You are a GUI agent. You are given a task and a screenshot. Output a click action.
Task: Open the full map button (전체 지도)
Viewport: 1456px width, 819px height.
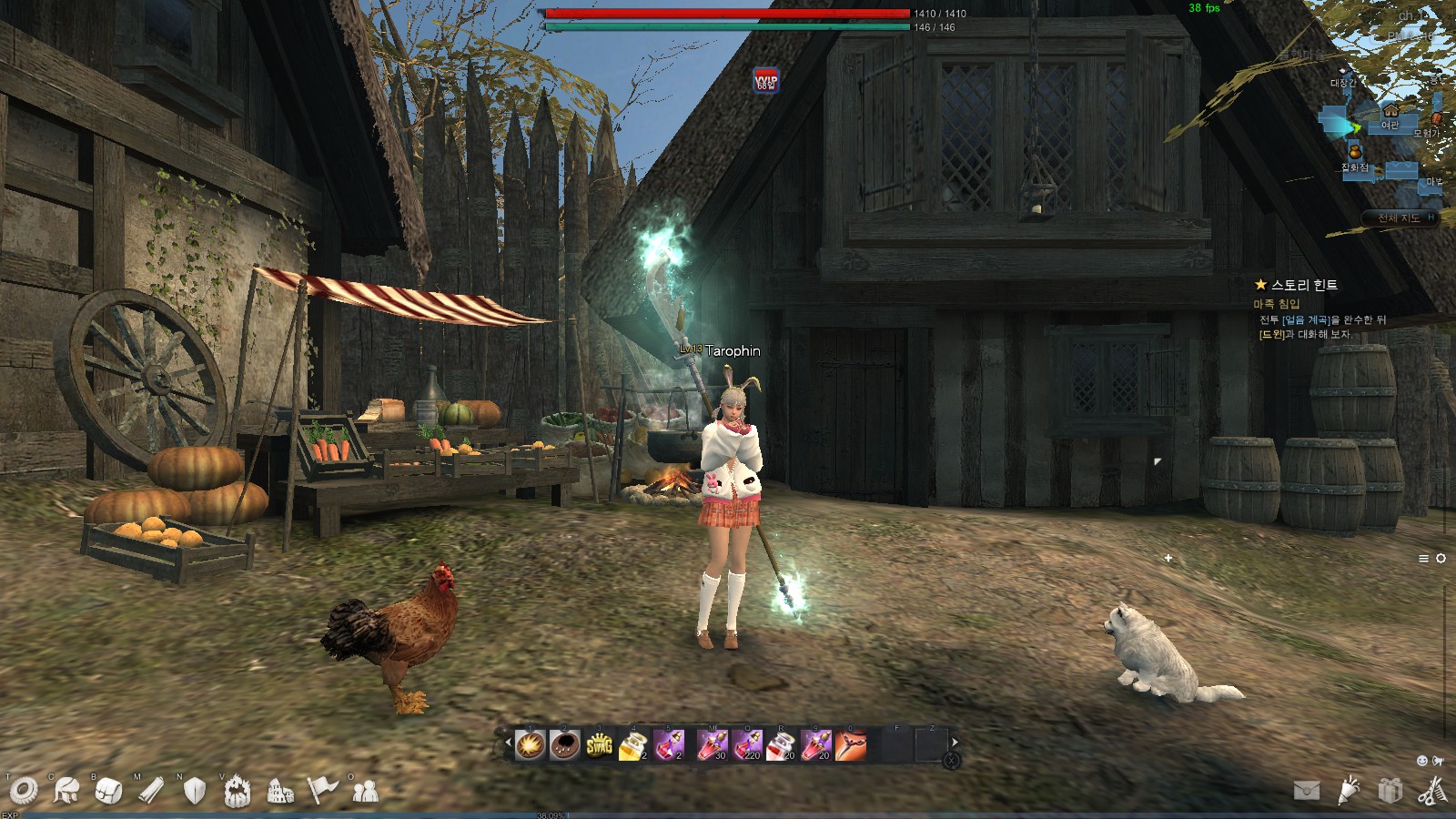coord(1399,217)
